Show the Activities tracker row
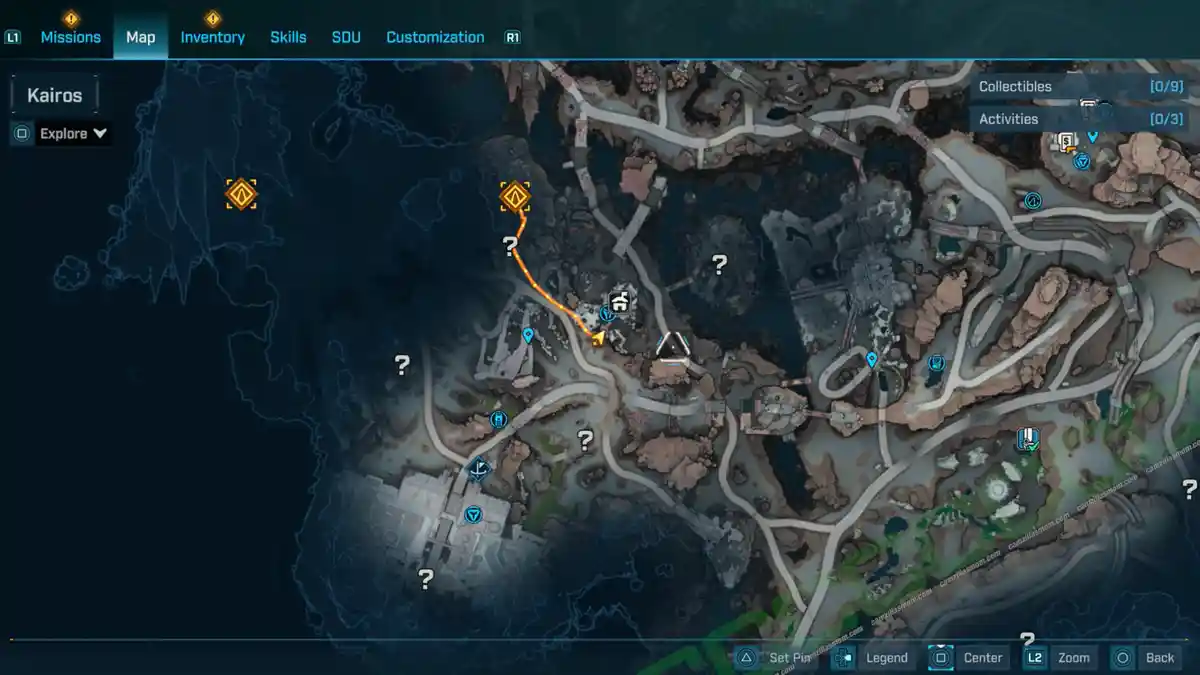Screen dimensions: 1200x675 pyautogui.click(x=1080, y=119)
